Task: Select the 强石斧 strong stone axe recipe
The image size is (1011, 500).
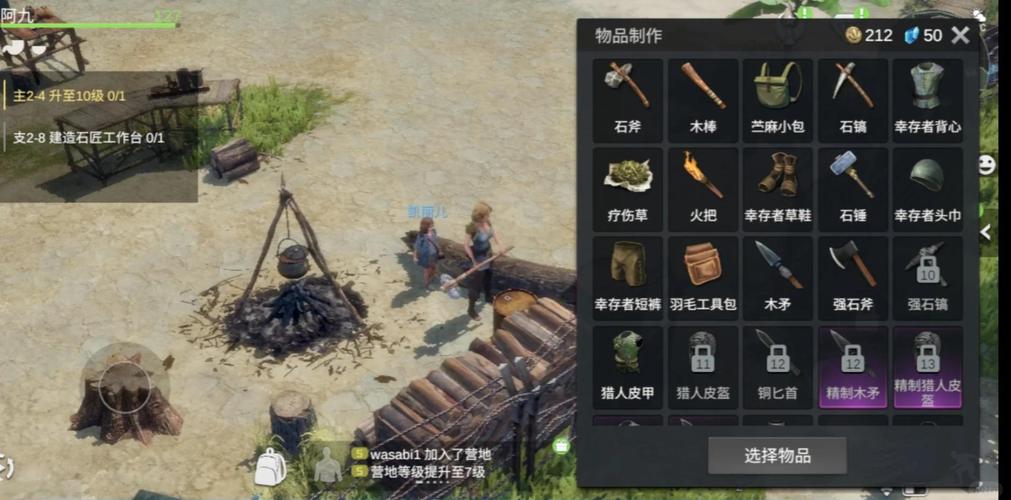Action: point(852,277)
